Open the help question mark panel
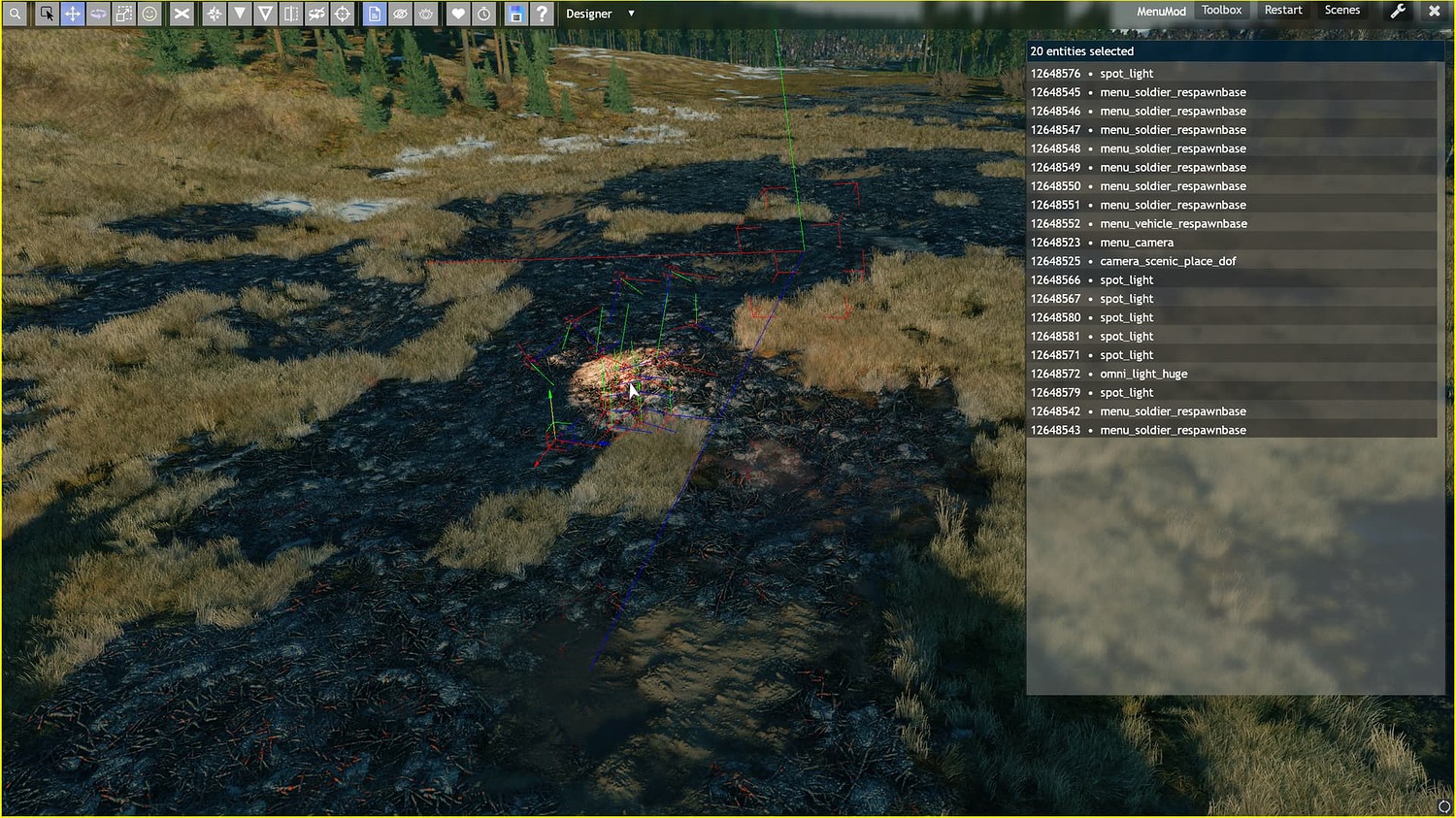 point(542,14)
